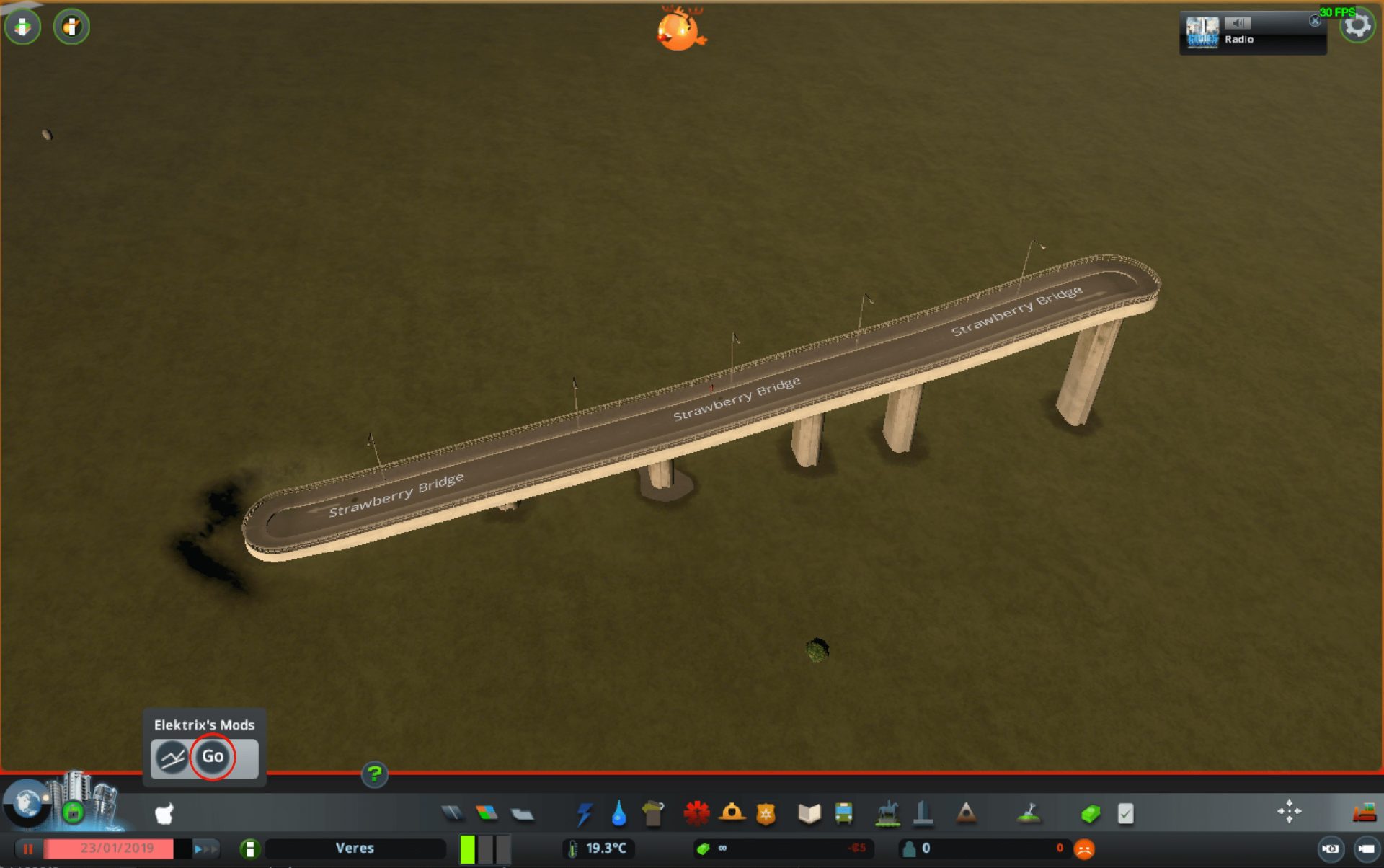Open the zoning menu
Image resolution: width=1384 pixels, height=868 pixels.
coord(484,813)
